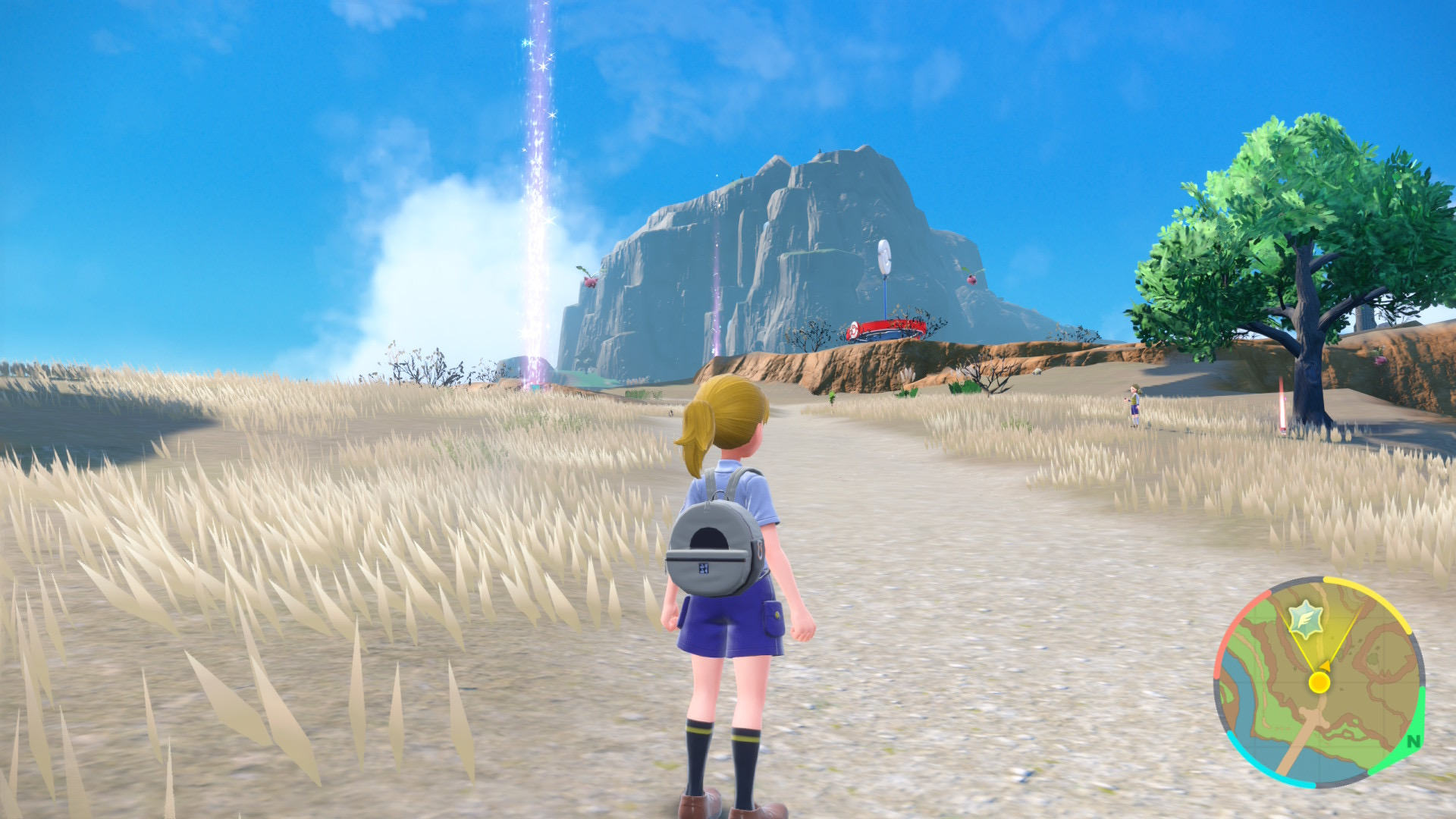
Task: Select the feather destination marker on the minimap
Action: coord(1306,618)
